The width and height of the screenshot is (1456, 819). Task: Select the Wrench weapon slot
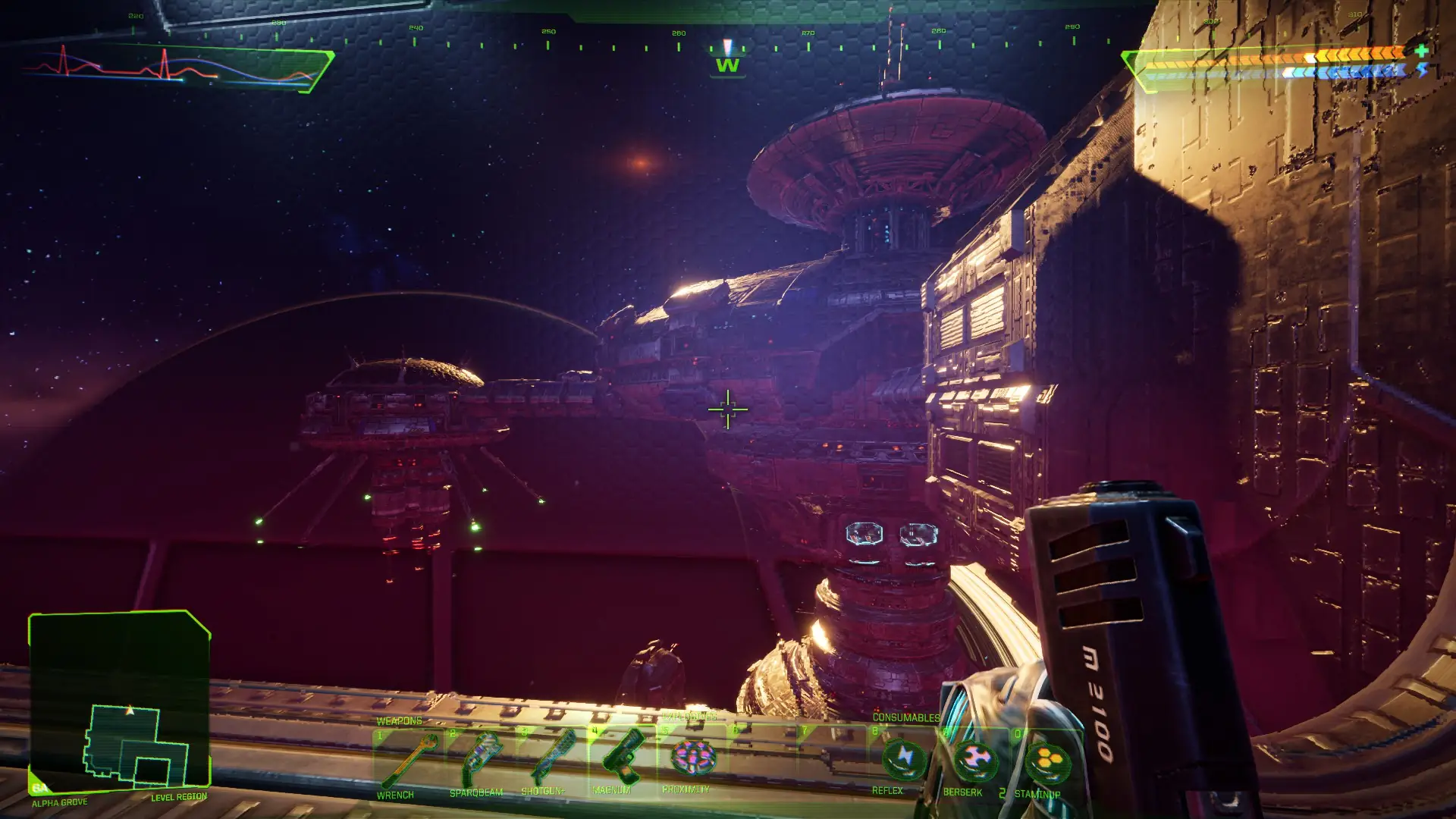pos(406,761)
